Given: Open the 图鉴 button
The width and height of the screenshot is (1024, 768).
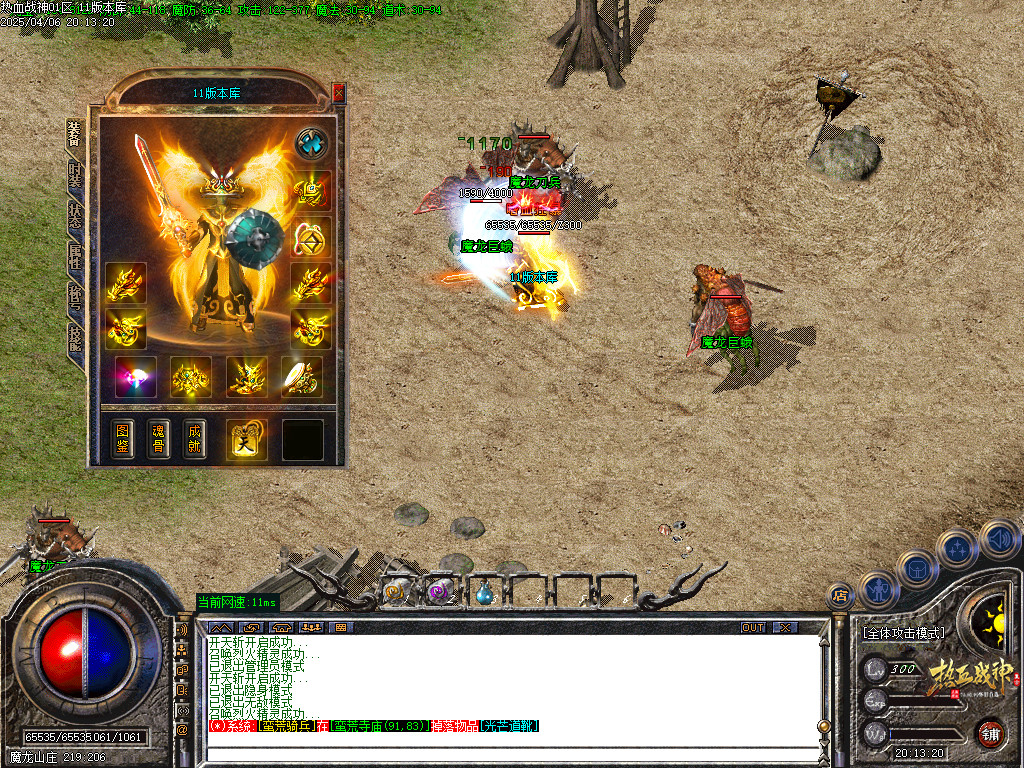Looking at the screenshot, I should pos(121,438).
